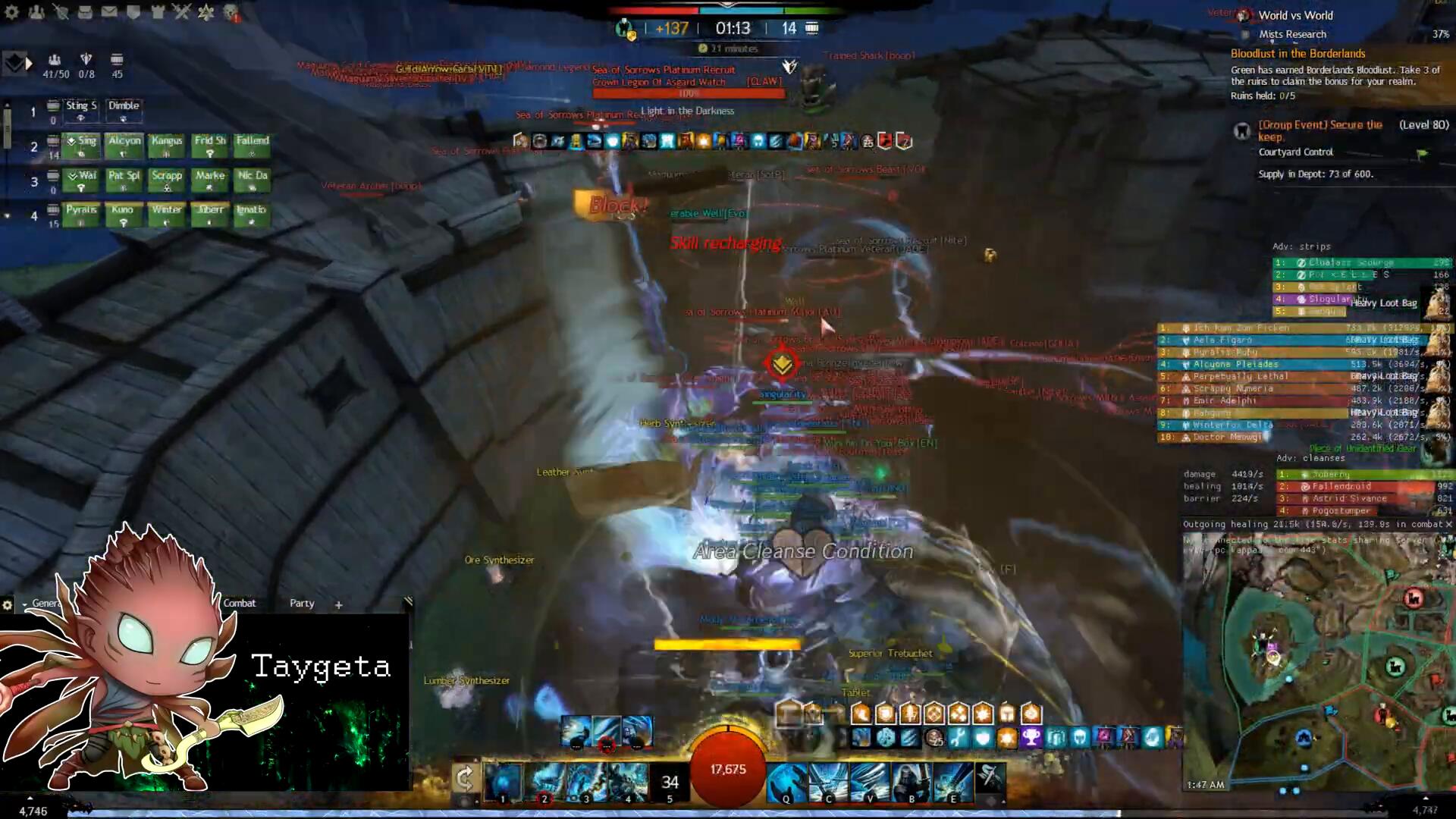Click the squad commander tag button
The height and width of the screenshot is (819, 1456).
pyautogui.click(x=15, y=64)
